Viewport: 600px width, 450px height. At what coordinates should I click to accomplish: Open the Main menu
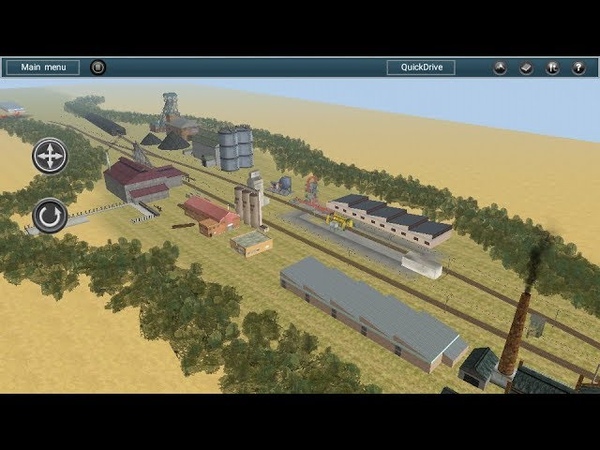coord(43,68)
